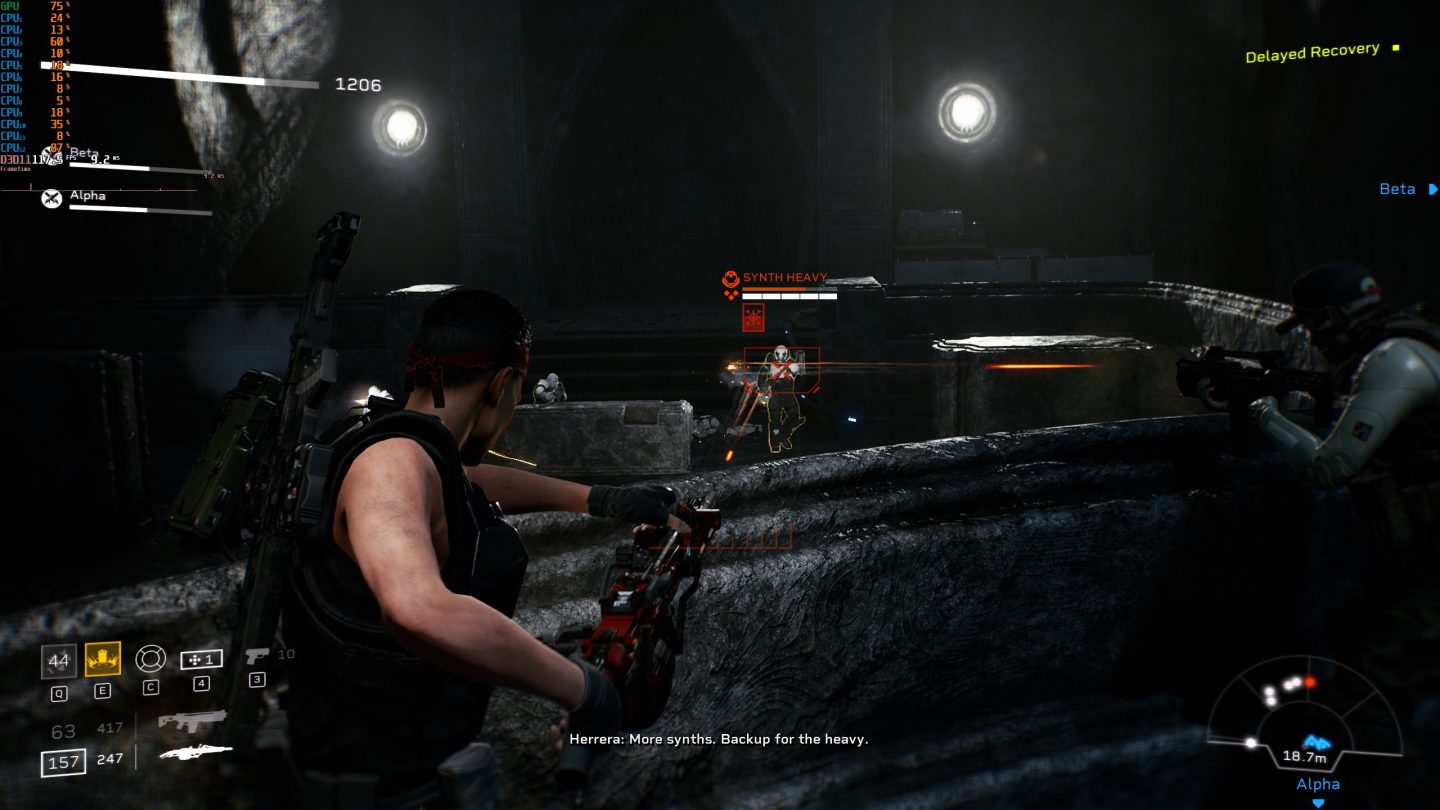The width and height of the screenshot is (1440, 810).
Task: Expand the Beta squad marker arrow
Action: pyautogui.click(x=1431, y=189)
